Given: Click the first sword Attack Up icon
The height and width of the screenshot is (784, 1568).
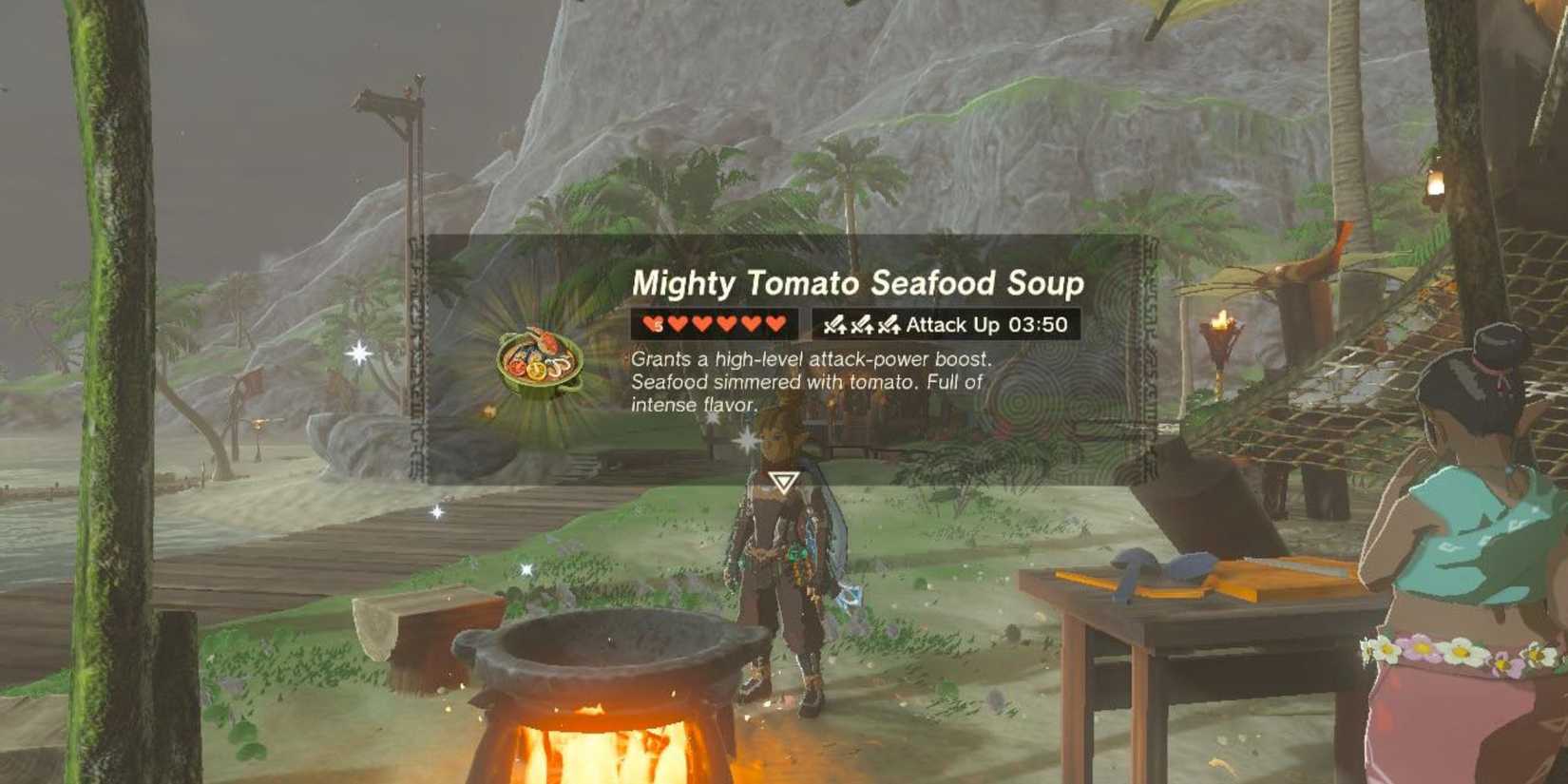Looking at the screenshot, I should tap(836, 325).
